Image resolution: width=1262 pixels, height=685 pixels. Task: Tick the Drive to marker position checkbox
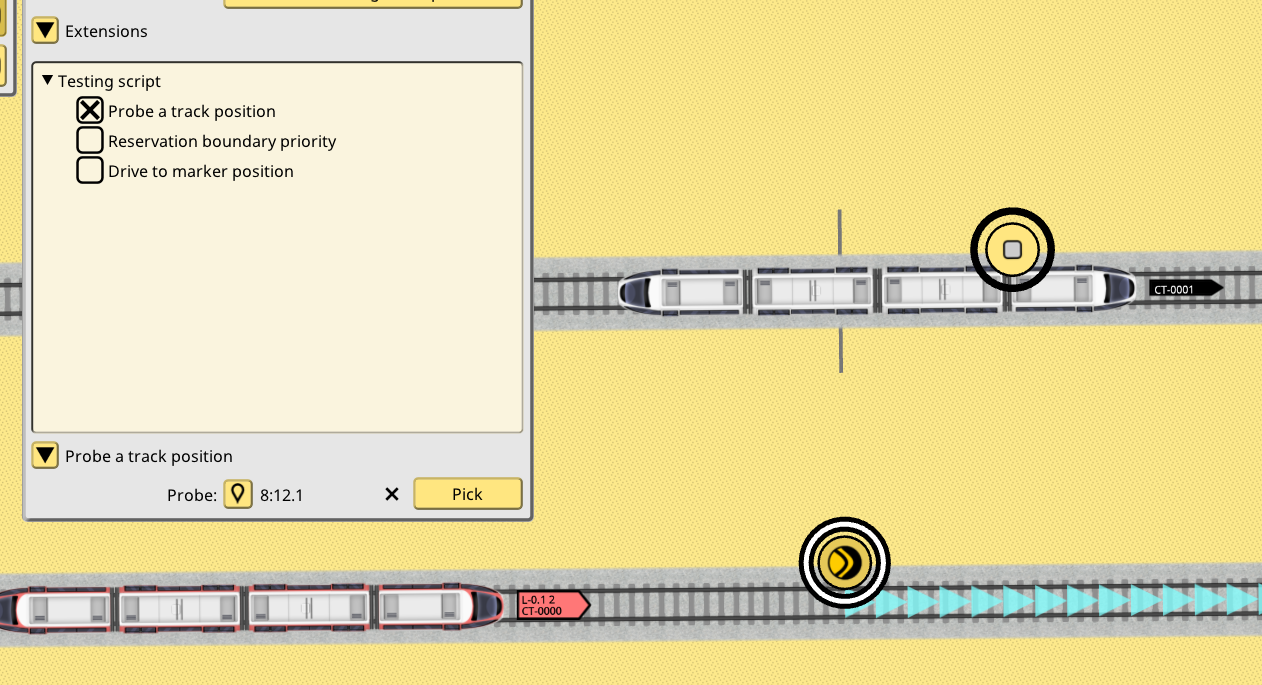[90, 171]
